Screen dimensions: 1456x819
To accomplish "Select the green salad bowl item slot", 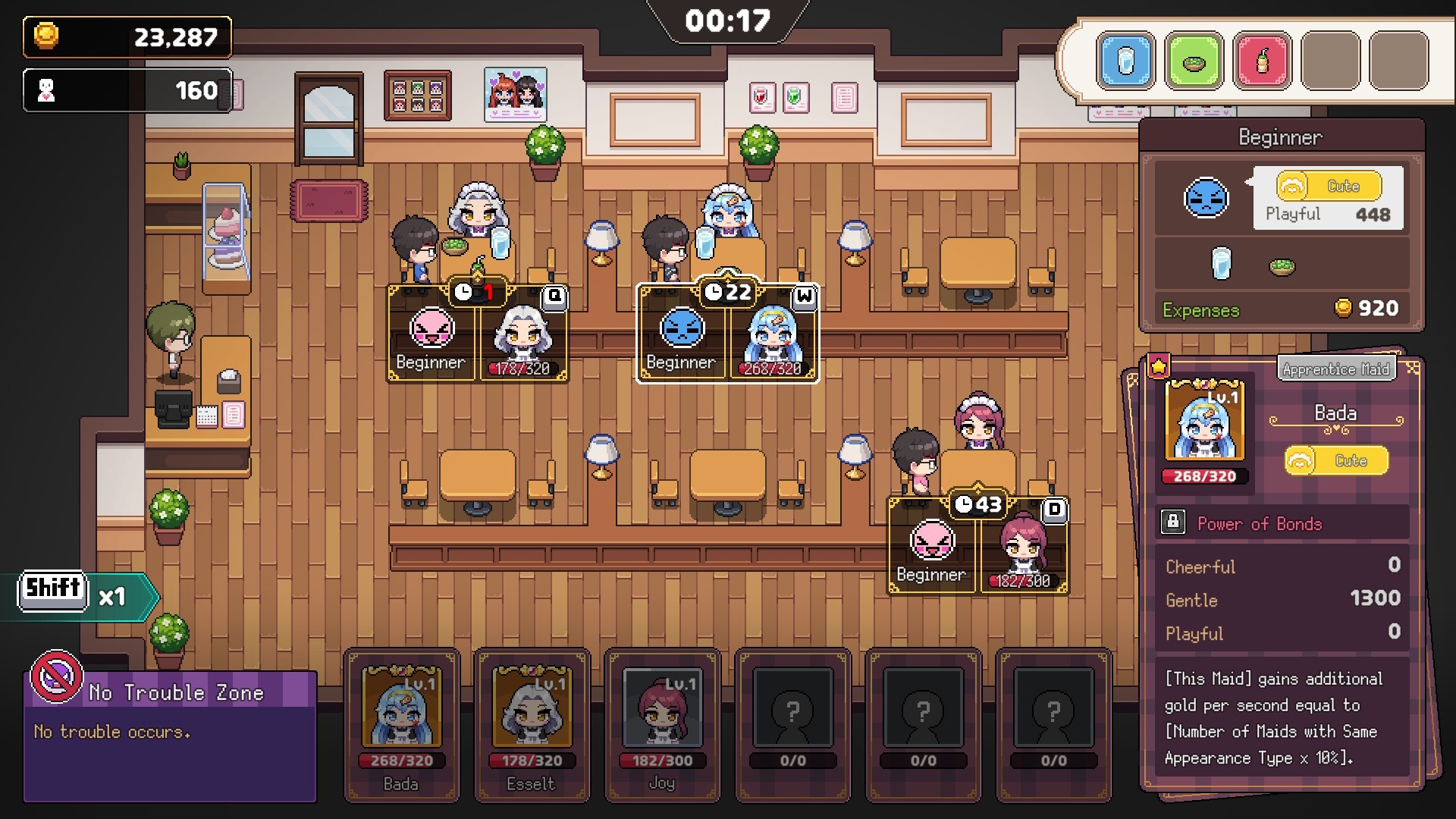I will point(1194,61).
